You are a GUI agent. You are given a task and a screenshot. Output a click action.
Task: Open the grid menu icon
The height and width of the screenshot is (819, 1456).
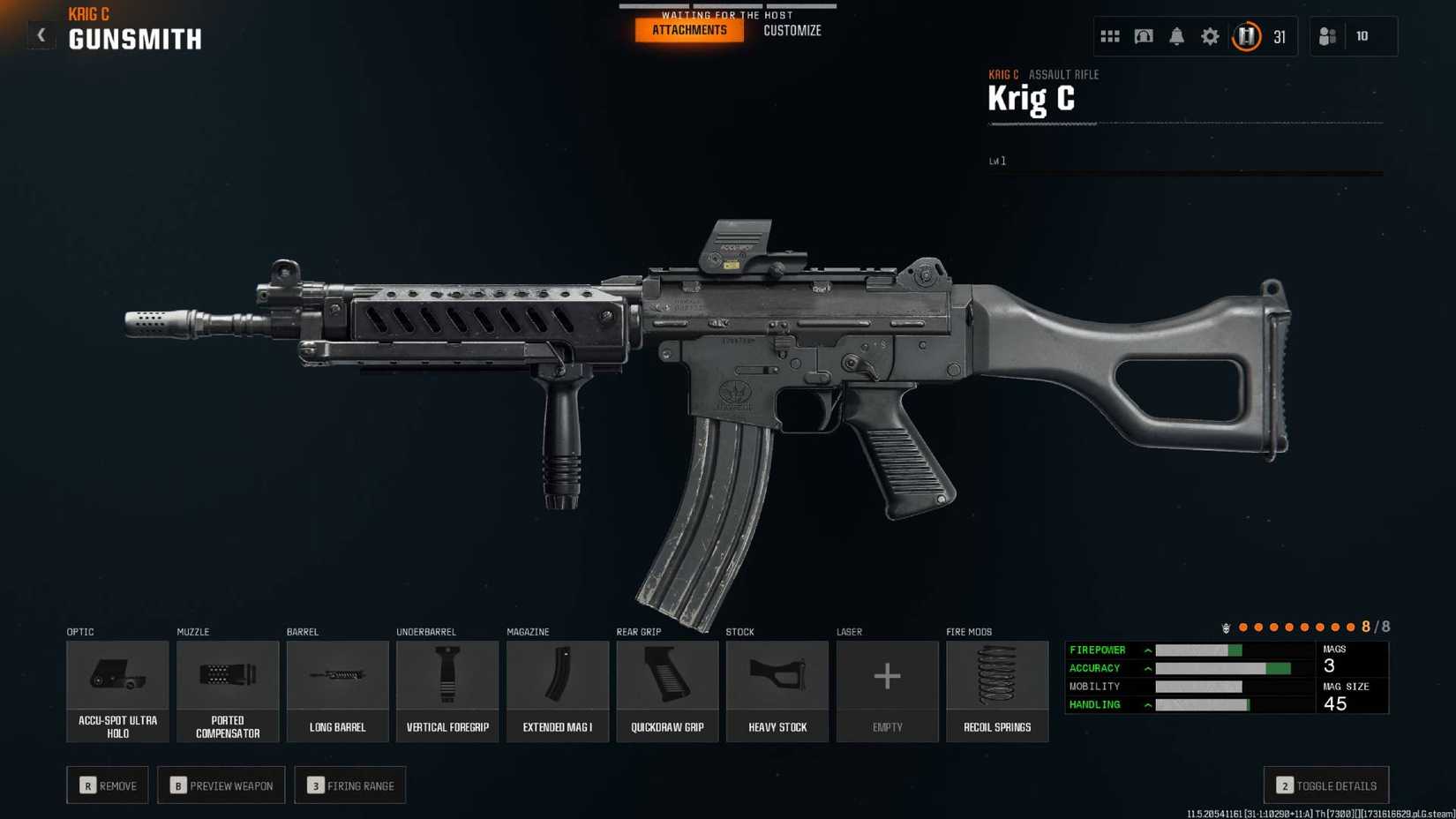(1109, 36)
